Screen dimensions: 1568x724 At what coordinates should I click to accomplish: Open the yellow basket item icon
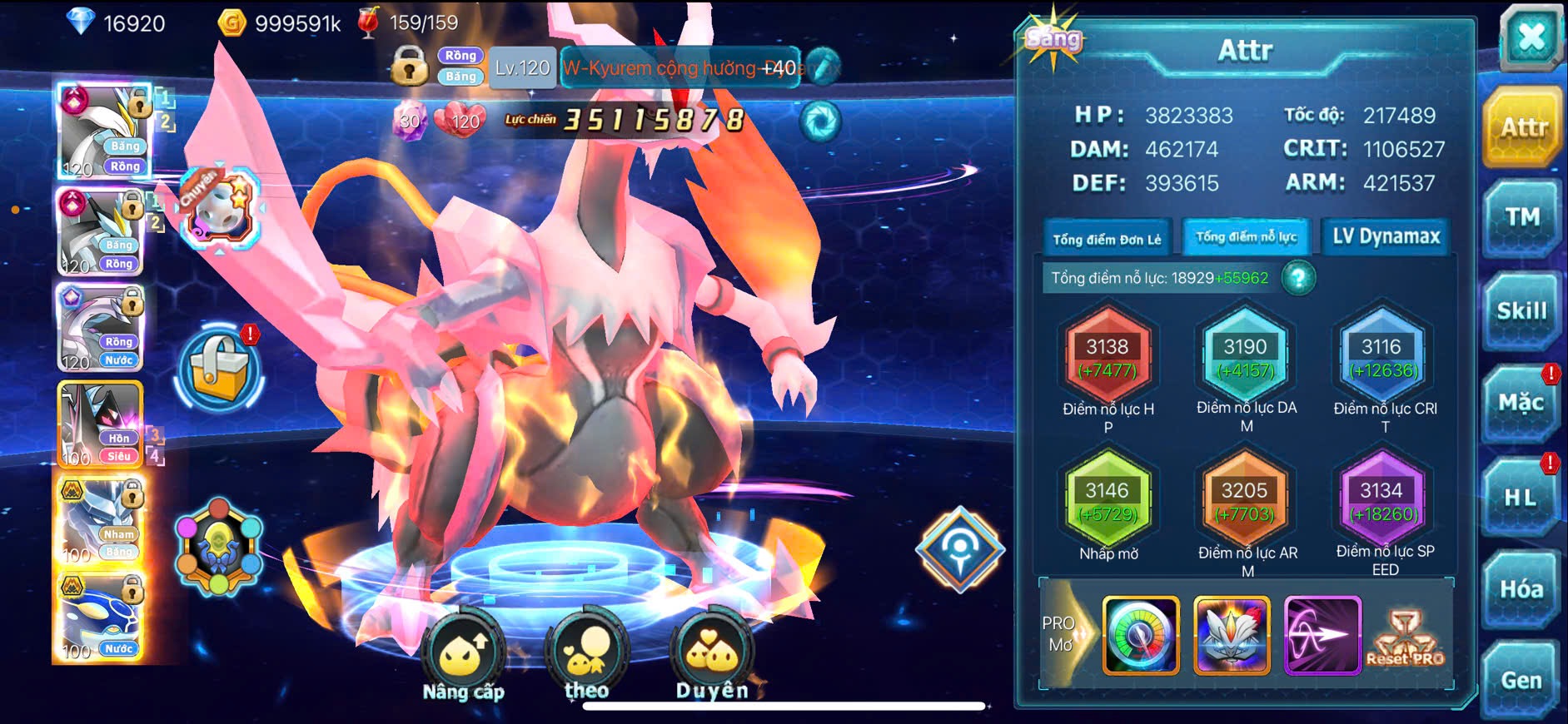click(x=220, y=369)
